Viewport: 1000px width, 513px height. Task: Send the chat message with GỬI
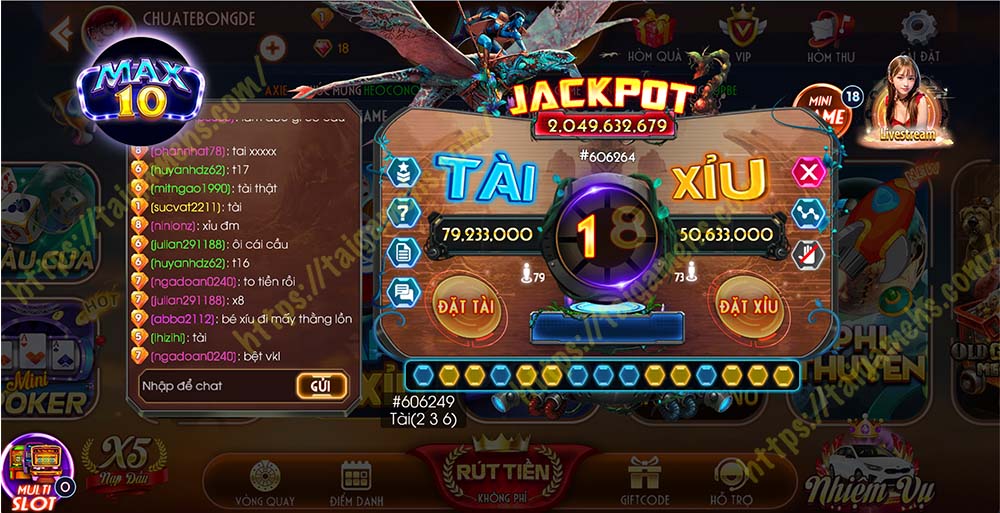coord(321,385)
